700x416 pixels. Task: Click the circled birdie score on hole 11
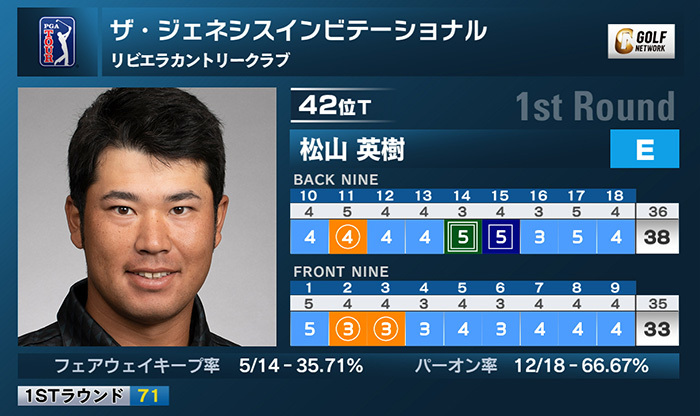(347, 239)
